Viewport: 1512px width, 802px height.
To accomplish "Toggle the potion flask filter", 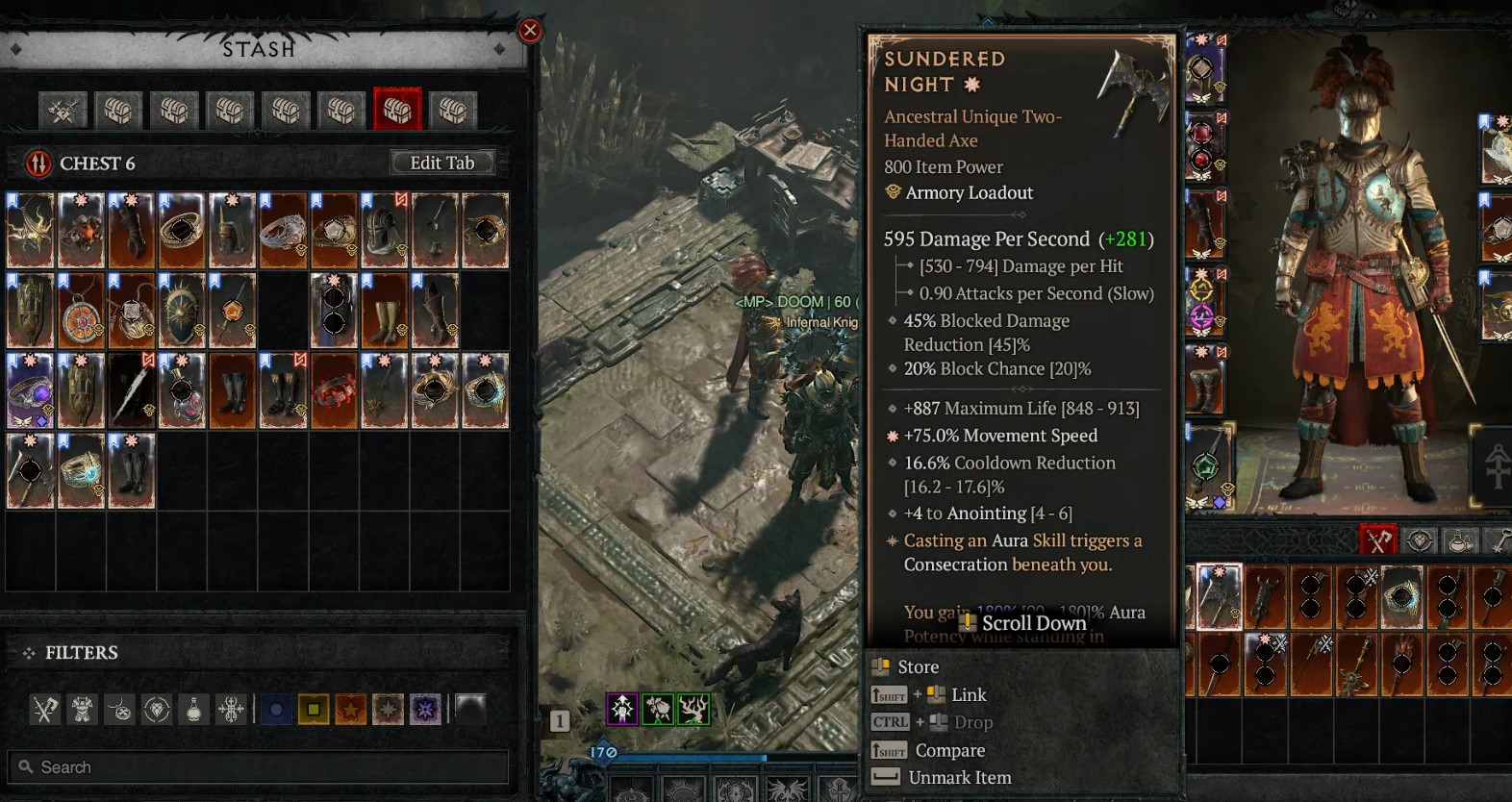I will (x=194, y=710).
